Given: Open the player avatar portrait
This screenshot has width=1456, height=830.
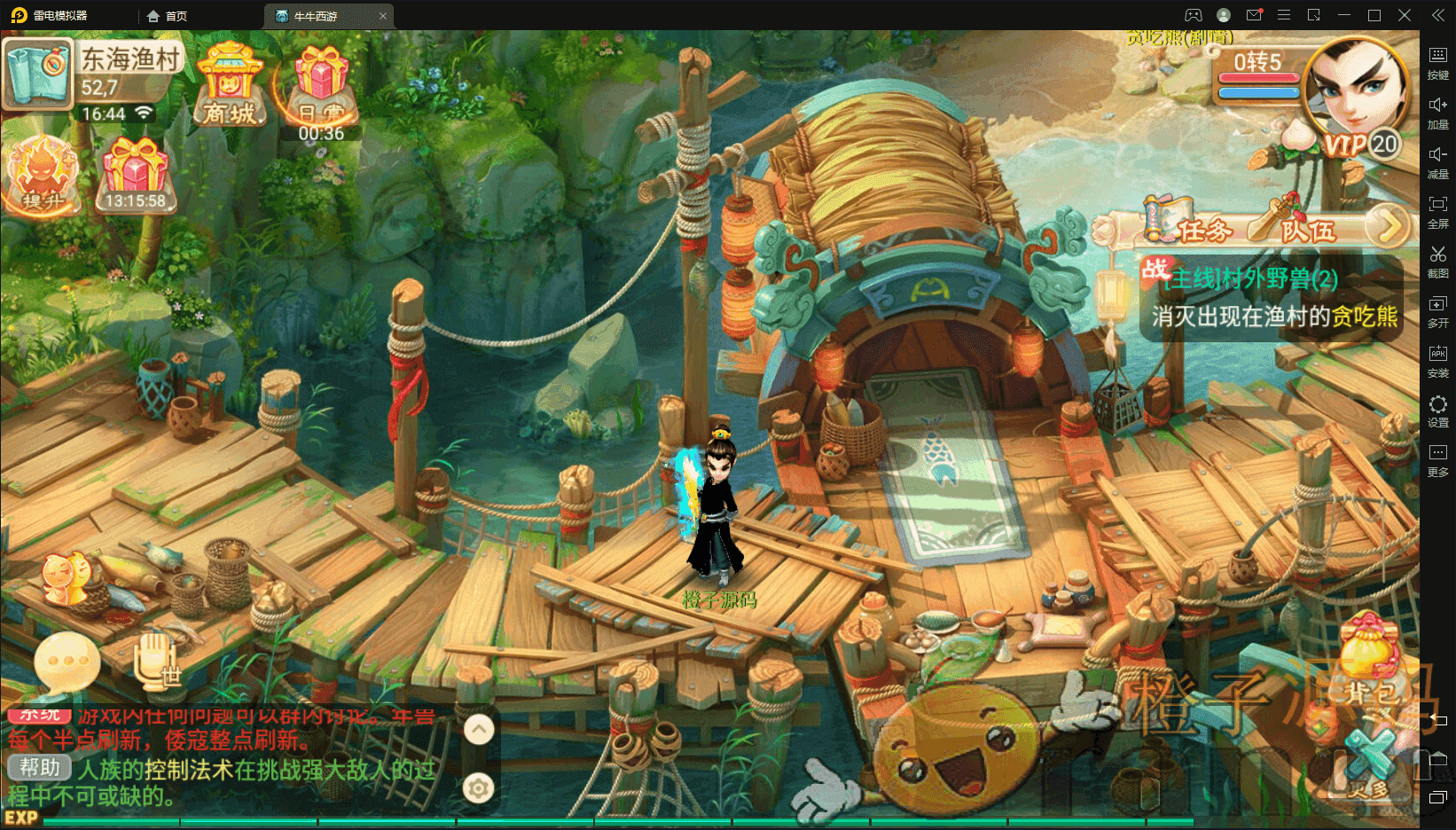Looking at the screenshot, I should [x=1356, y=91].
